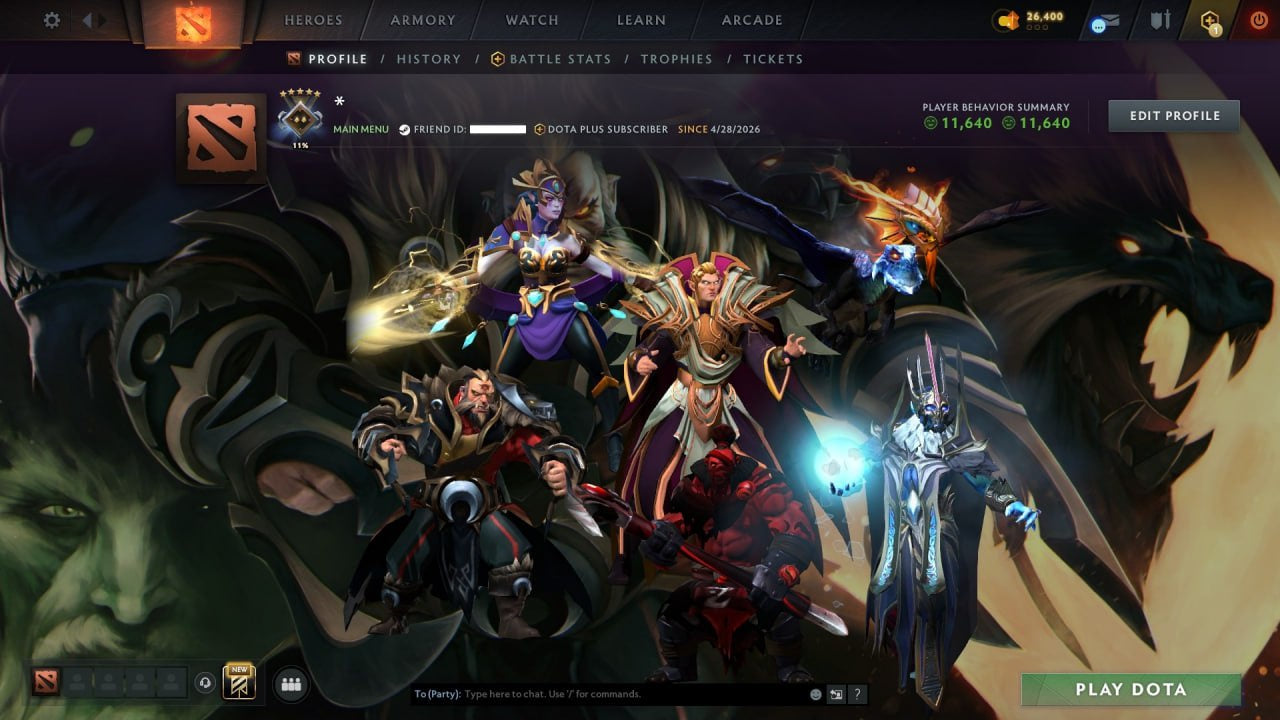
Task: Open the emoticon smiley in the chat bar
Action: tap(815, 694)
